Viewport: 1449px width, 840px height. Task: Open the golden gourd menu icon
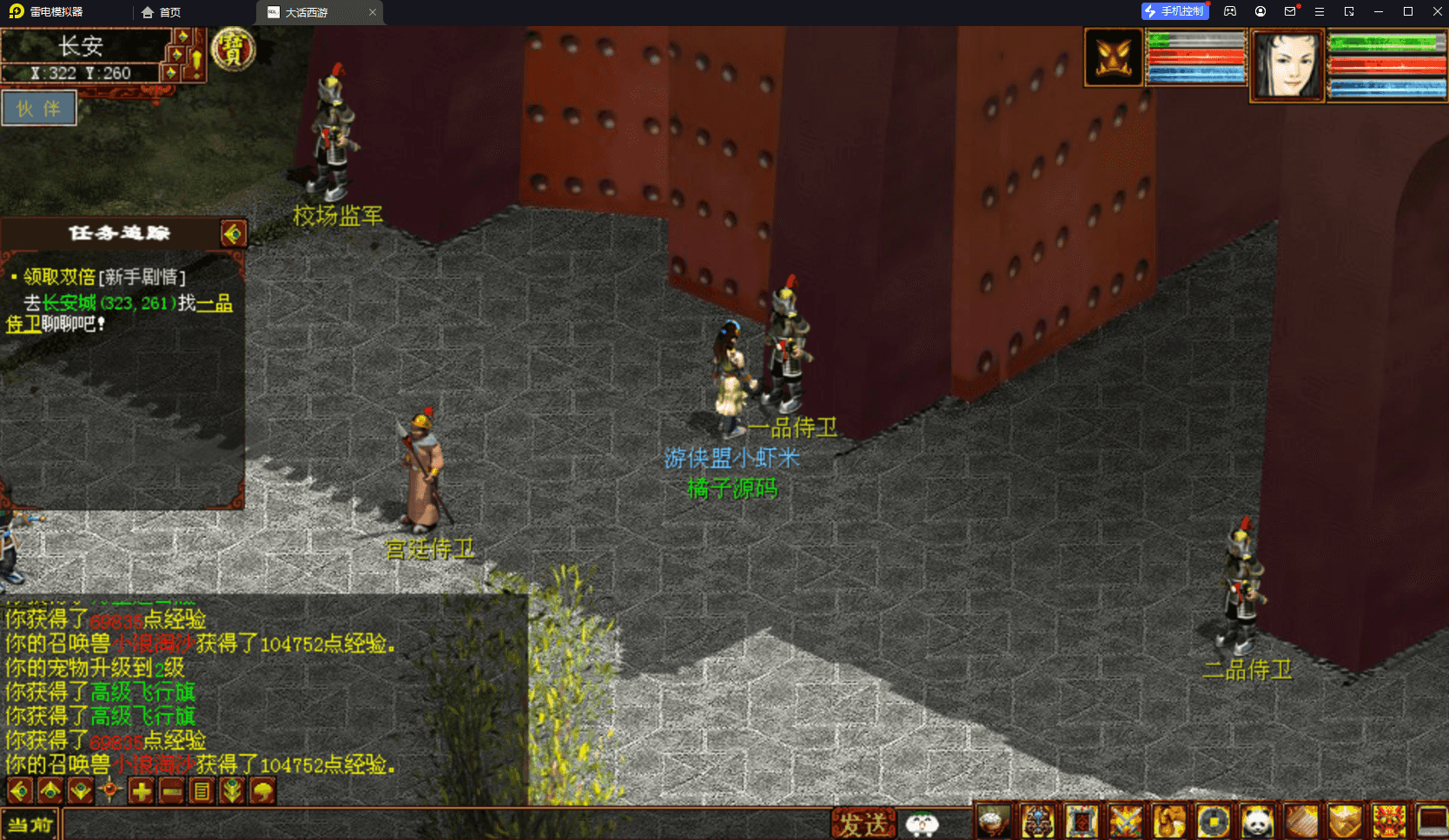[1169, 821]
